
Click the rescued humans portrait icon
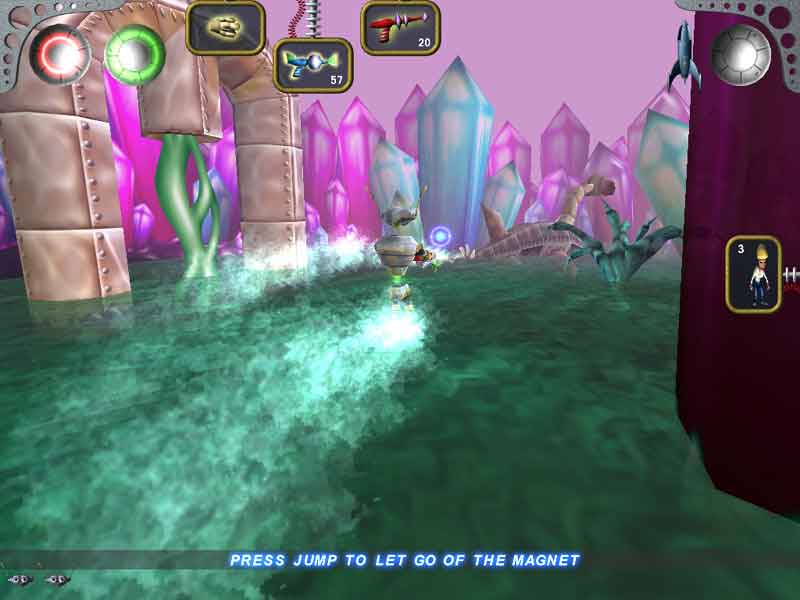(x=753, y=274)
